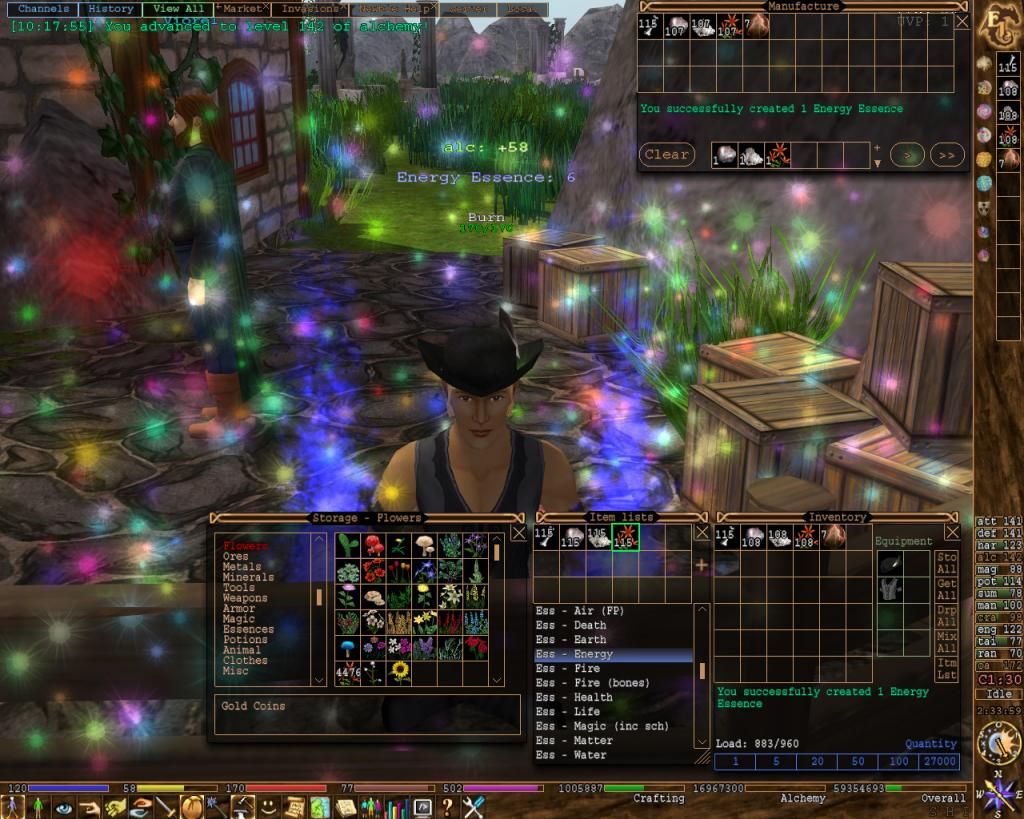Screen dimensions: 1024x819
Task: Select the sunflower in storage
Action: point(400,671)
